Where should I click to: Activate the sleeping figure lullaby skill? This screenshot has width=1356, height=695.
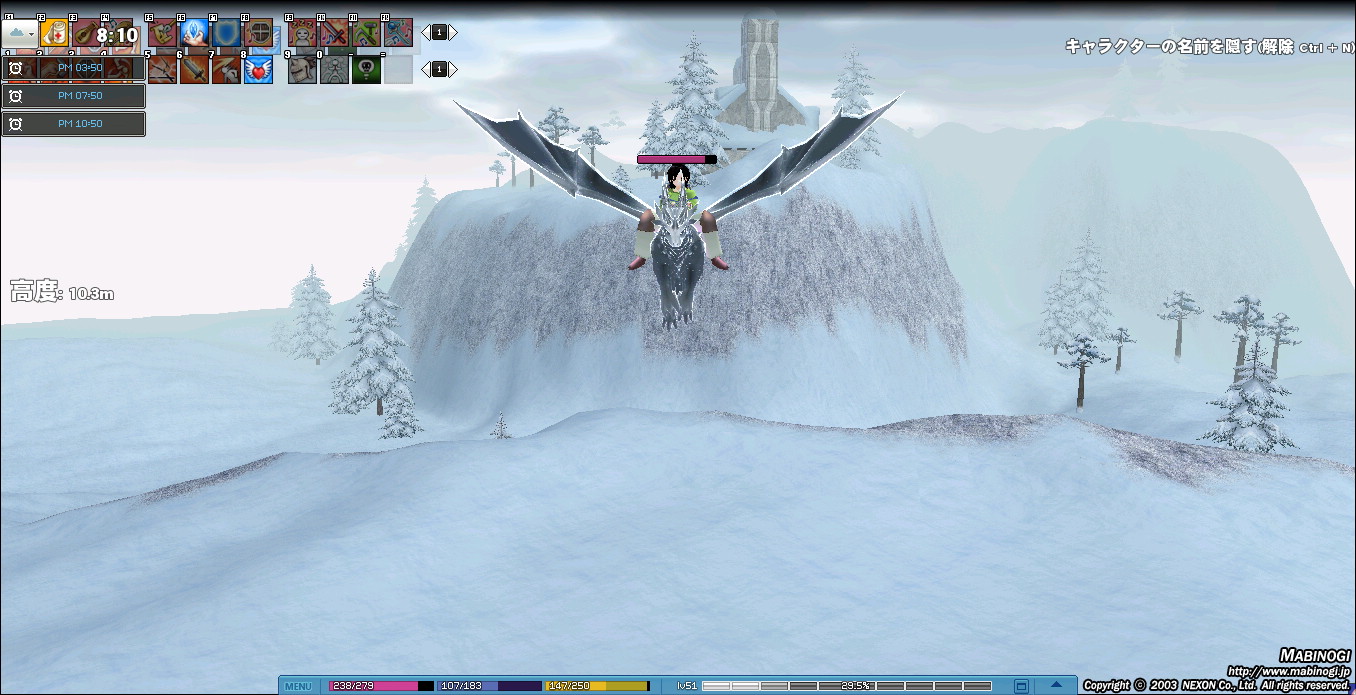click(301, 33)
